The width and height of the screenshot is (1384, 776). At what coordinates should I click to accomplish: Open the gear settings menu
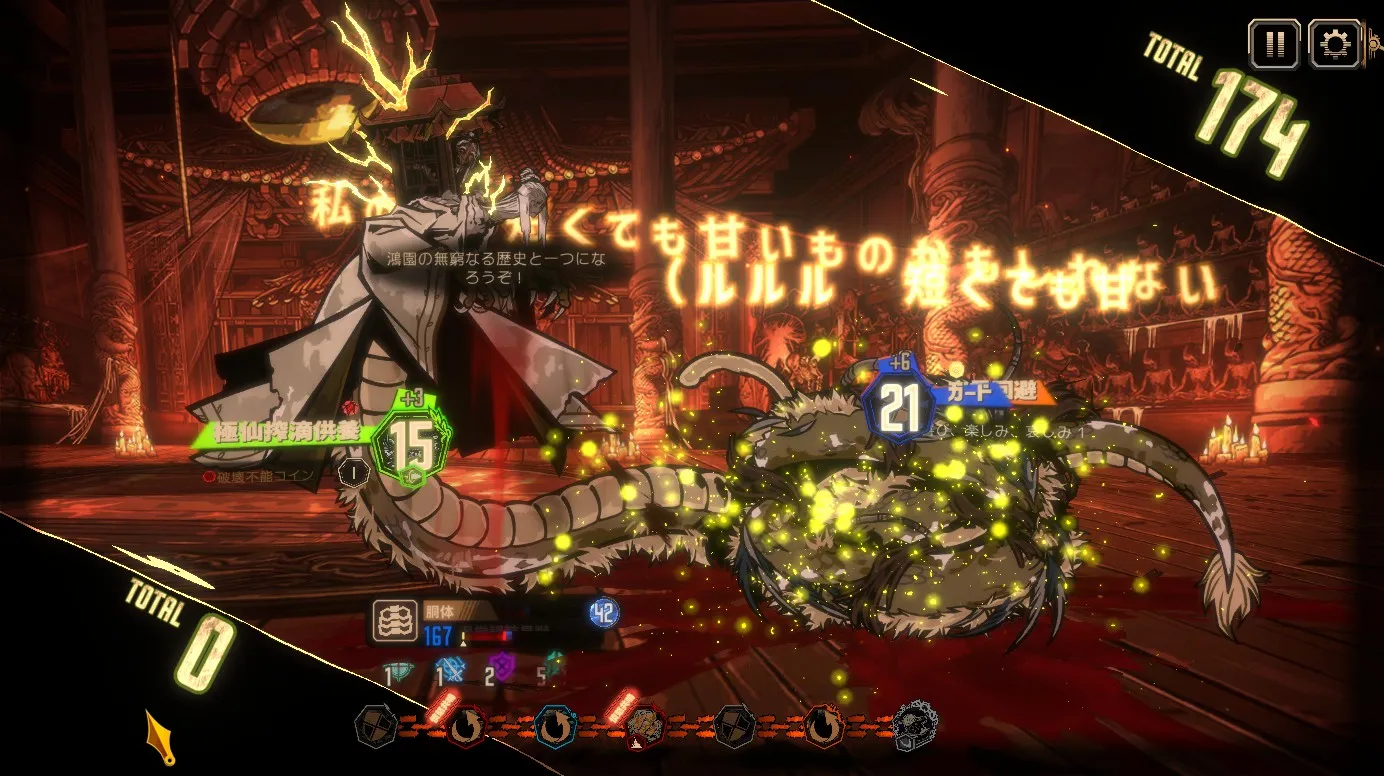pyautogui.click(x=1334, y=44)
